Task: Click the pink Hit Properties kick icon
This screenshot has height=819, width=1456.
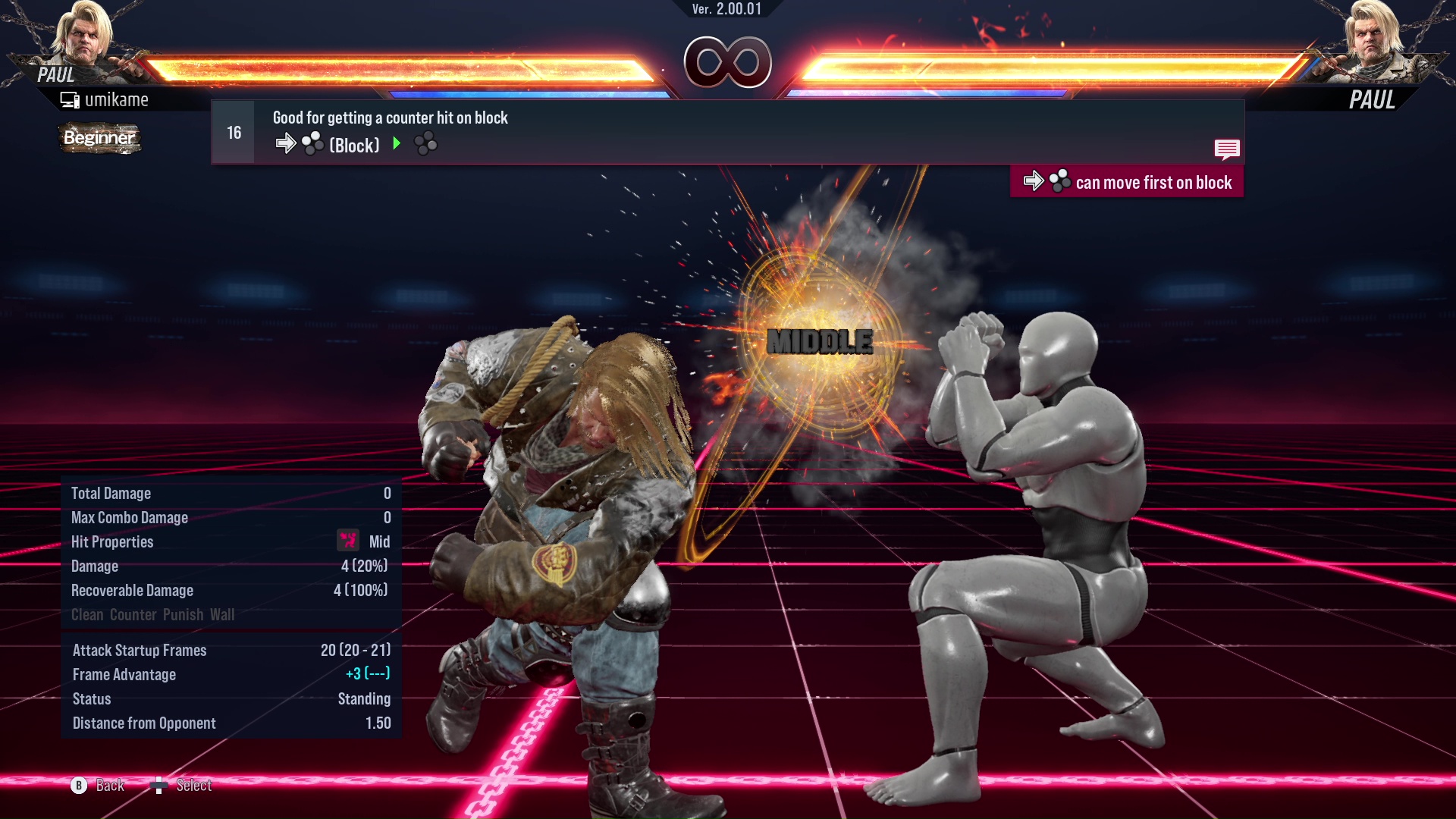Action: tap(347, 541)
